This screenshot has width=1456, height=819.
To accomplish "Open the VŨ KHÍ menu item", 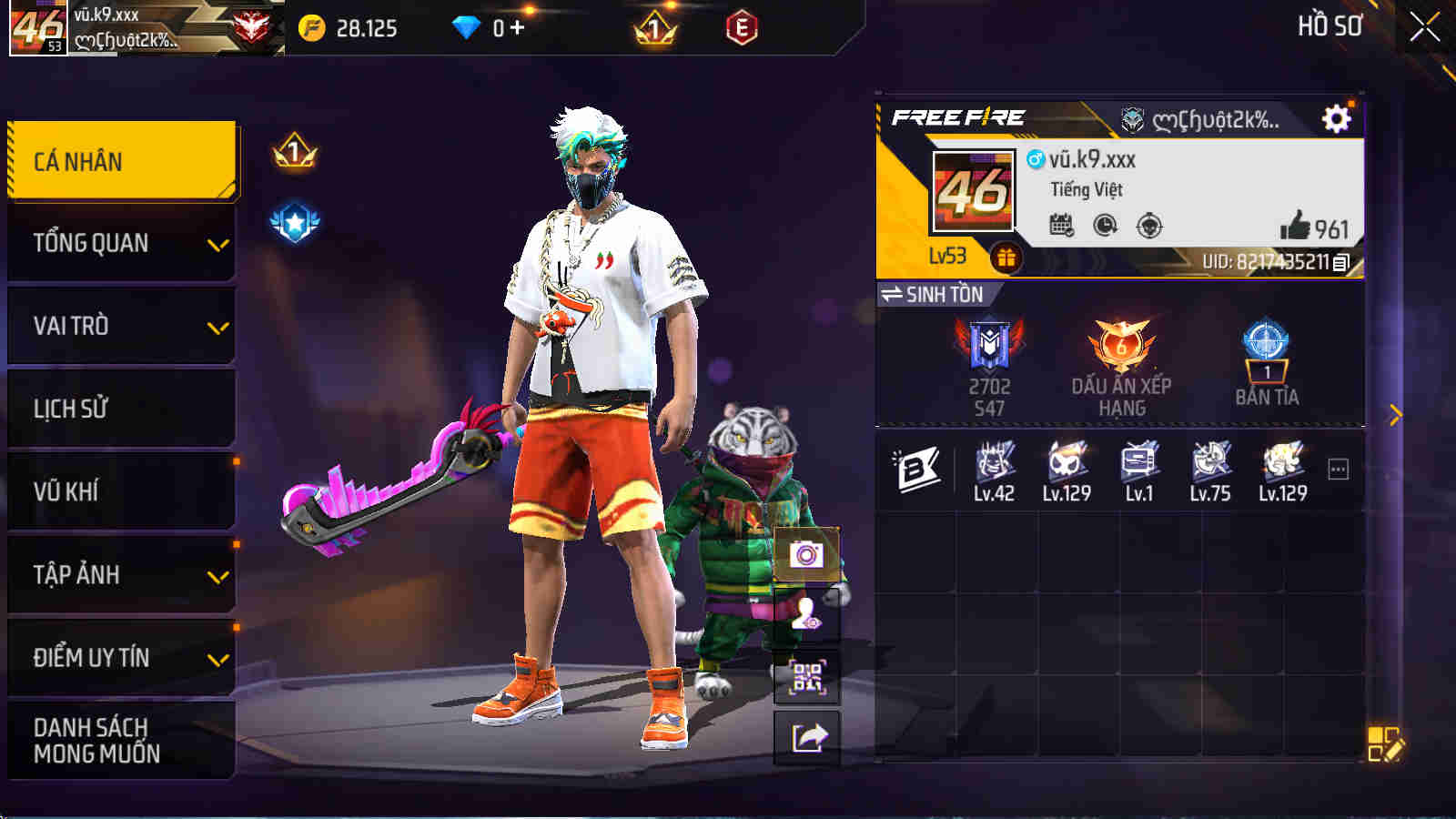I will (118, 491).
